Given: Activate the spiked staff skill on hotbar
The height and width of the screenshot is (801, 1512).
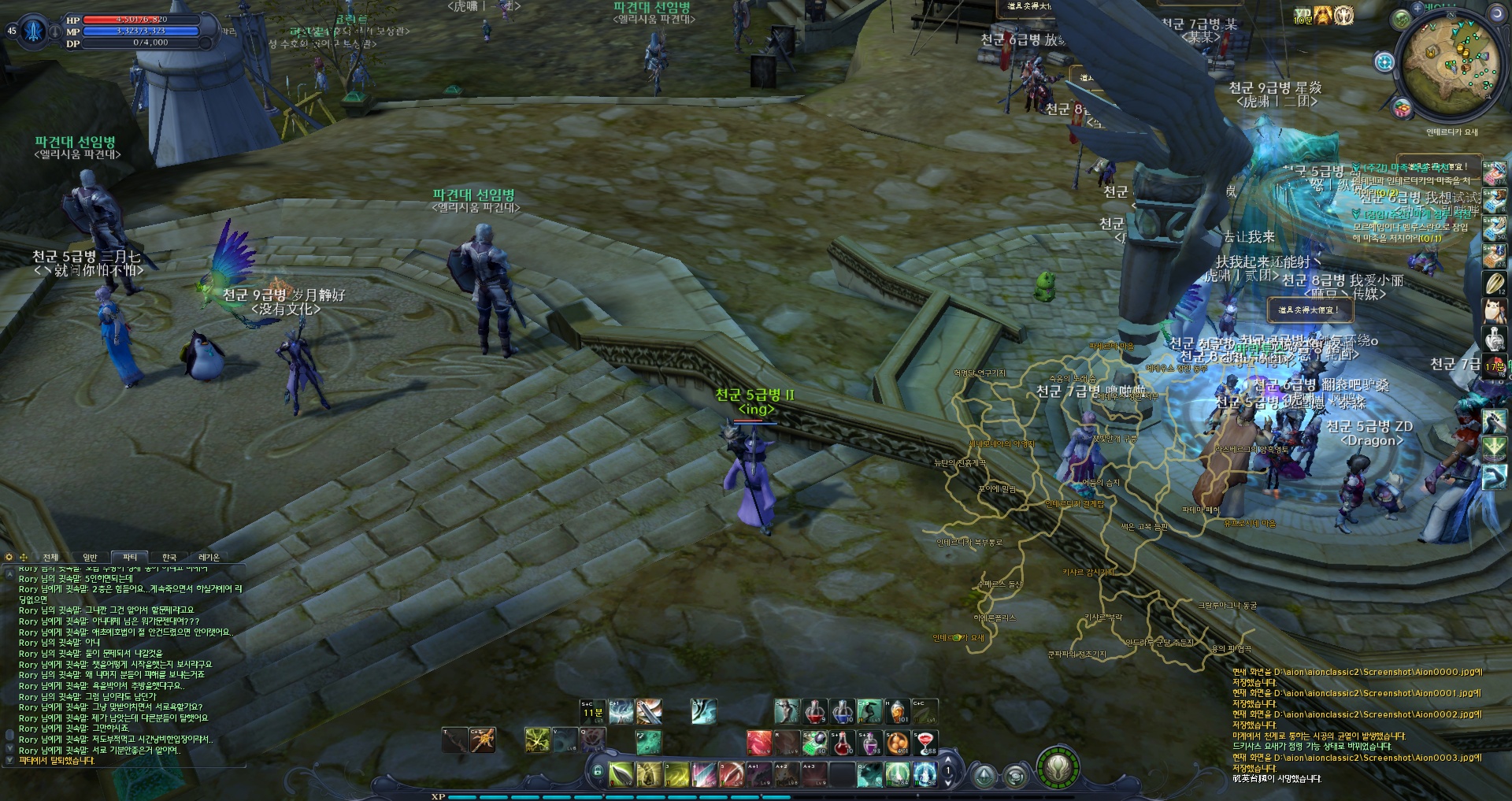Looking at the screenshot, I should [x=483, y=740].
